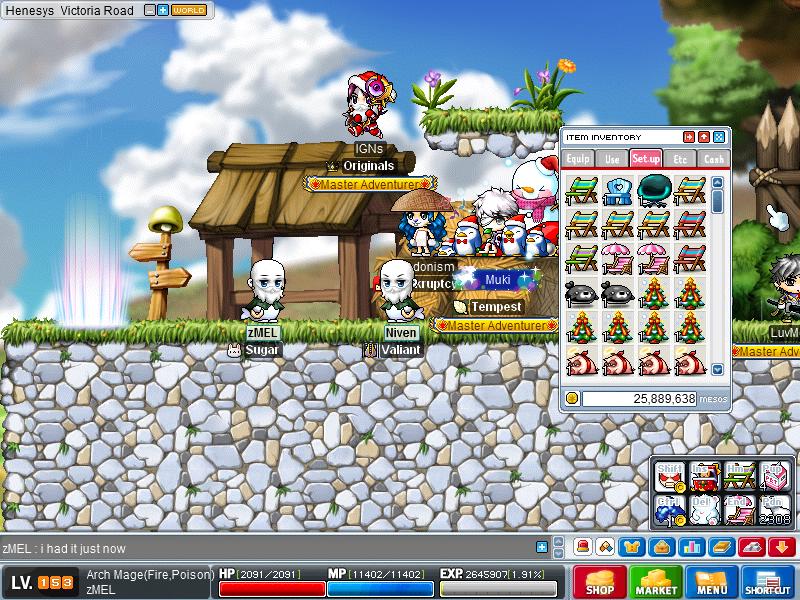
Task: Select the Etc inventory tab
Action: [680, 158]
